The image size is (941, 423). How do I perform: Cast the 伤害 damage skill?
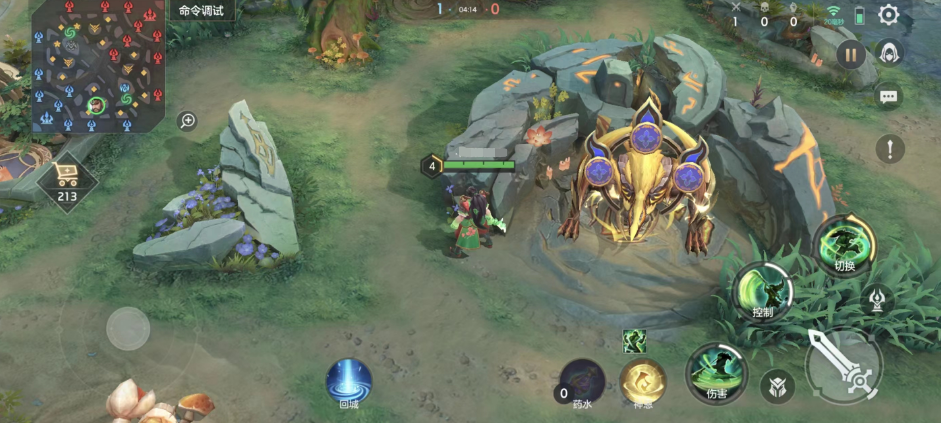(717, 373)
